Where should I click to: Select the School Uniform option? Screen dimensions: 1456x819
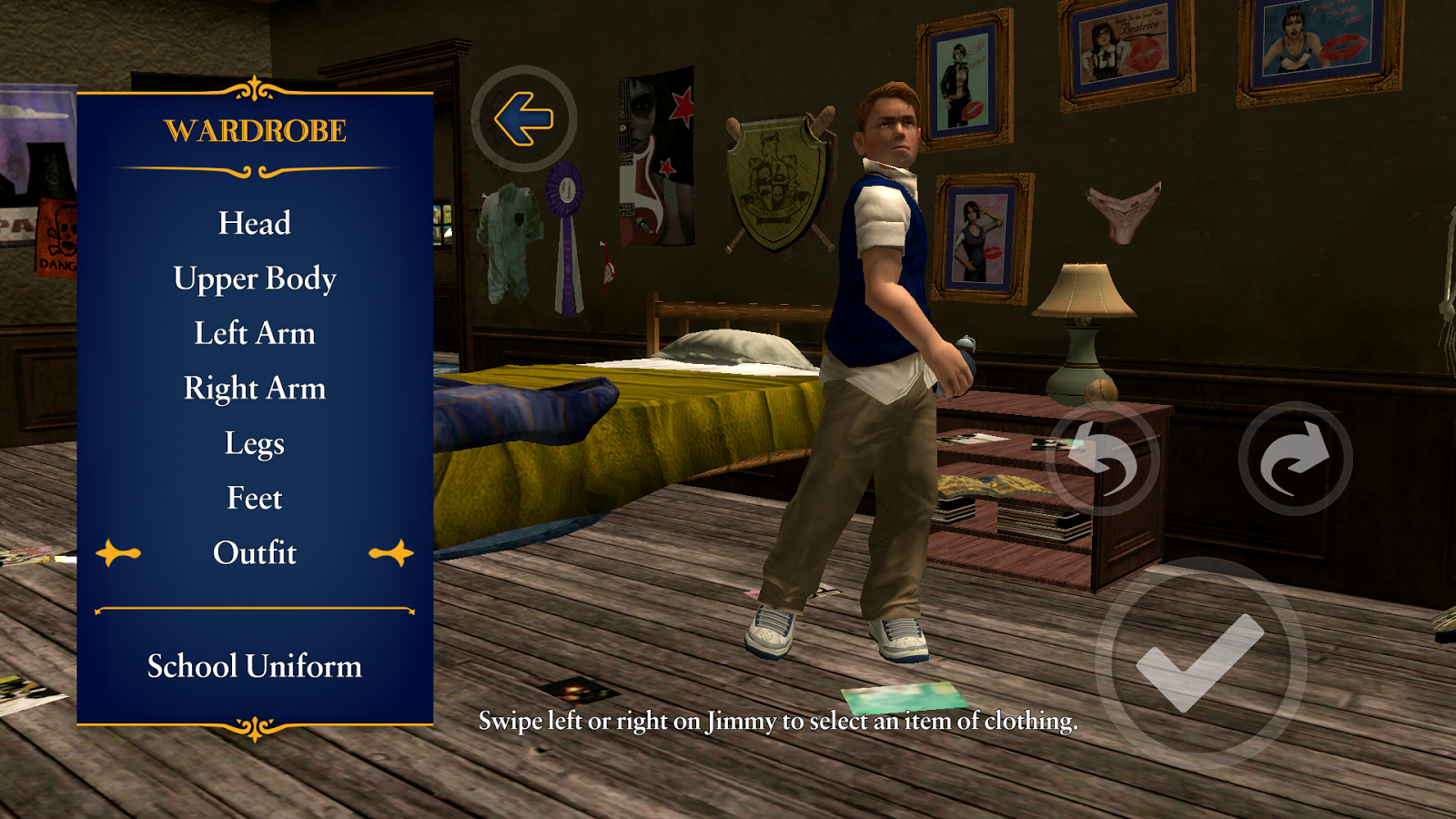pos(255,667)
